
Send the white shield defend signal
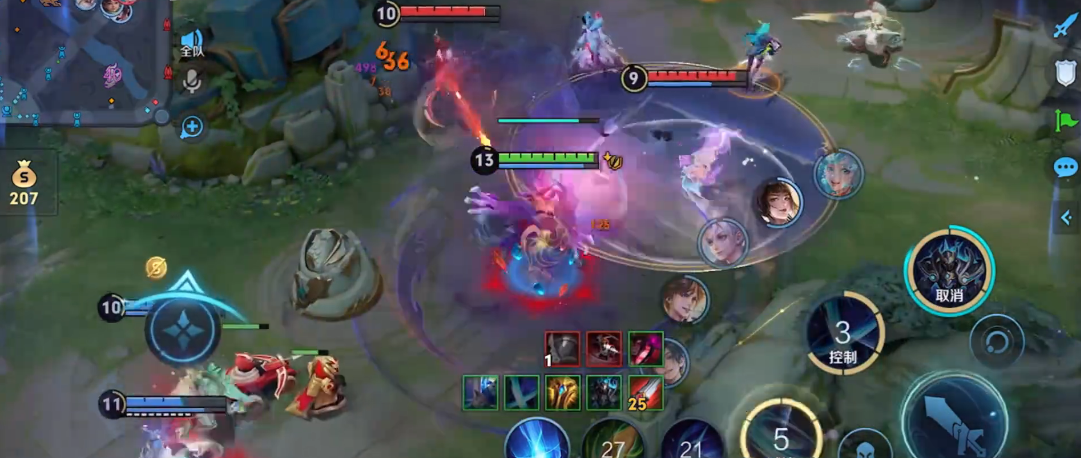pos(1065,73)
